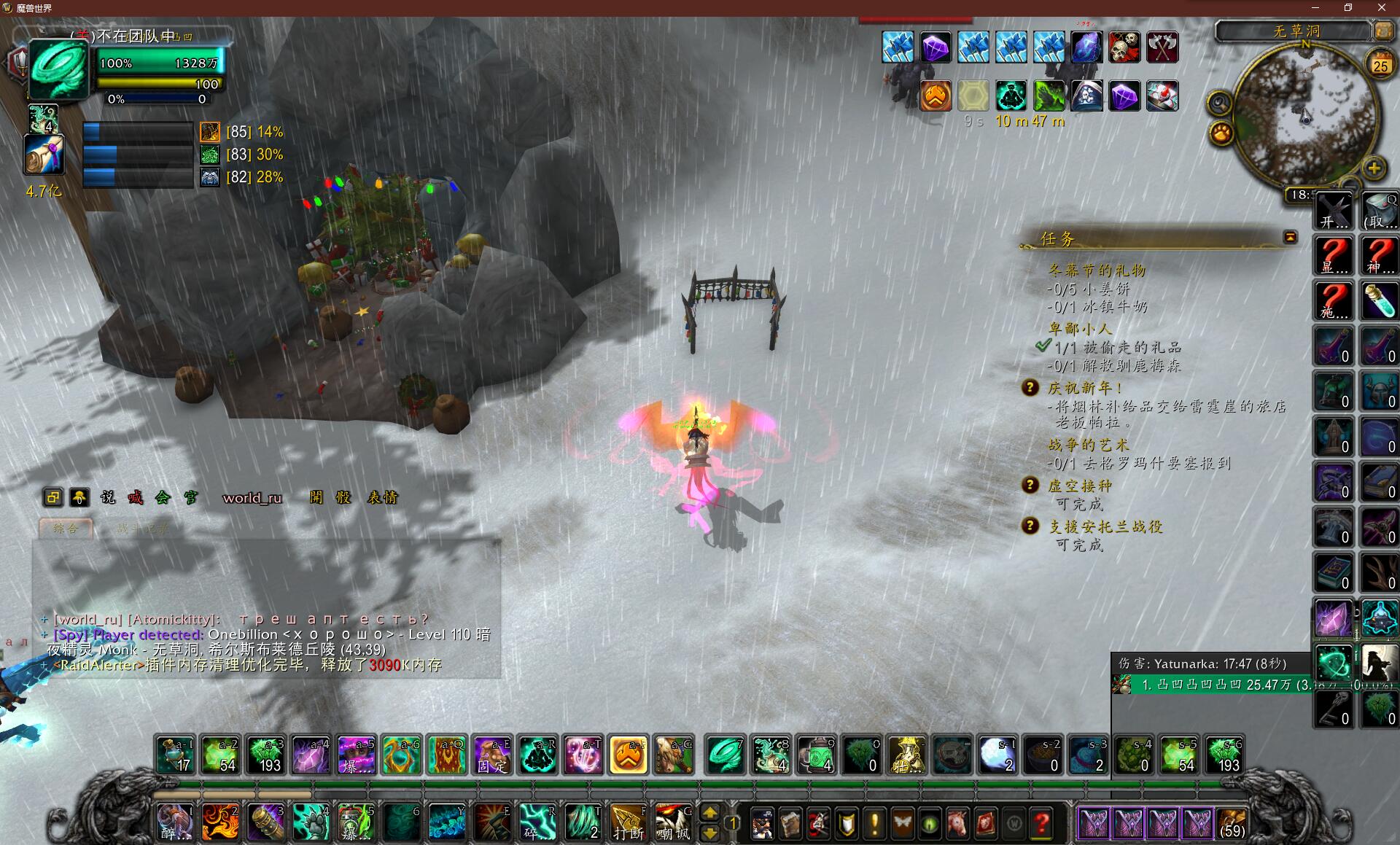This screenshot has width=1400, height=845.
Task: Use the 打断 interrupt ability
Action: (628, 822)
